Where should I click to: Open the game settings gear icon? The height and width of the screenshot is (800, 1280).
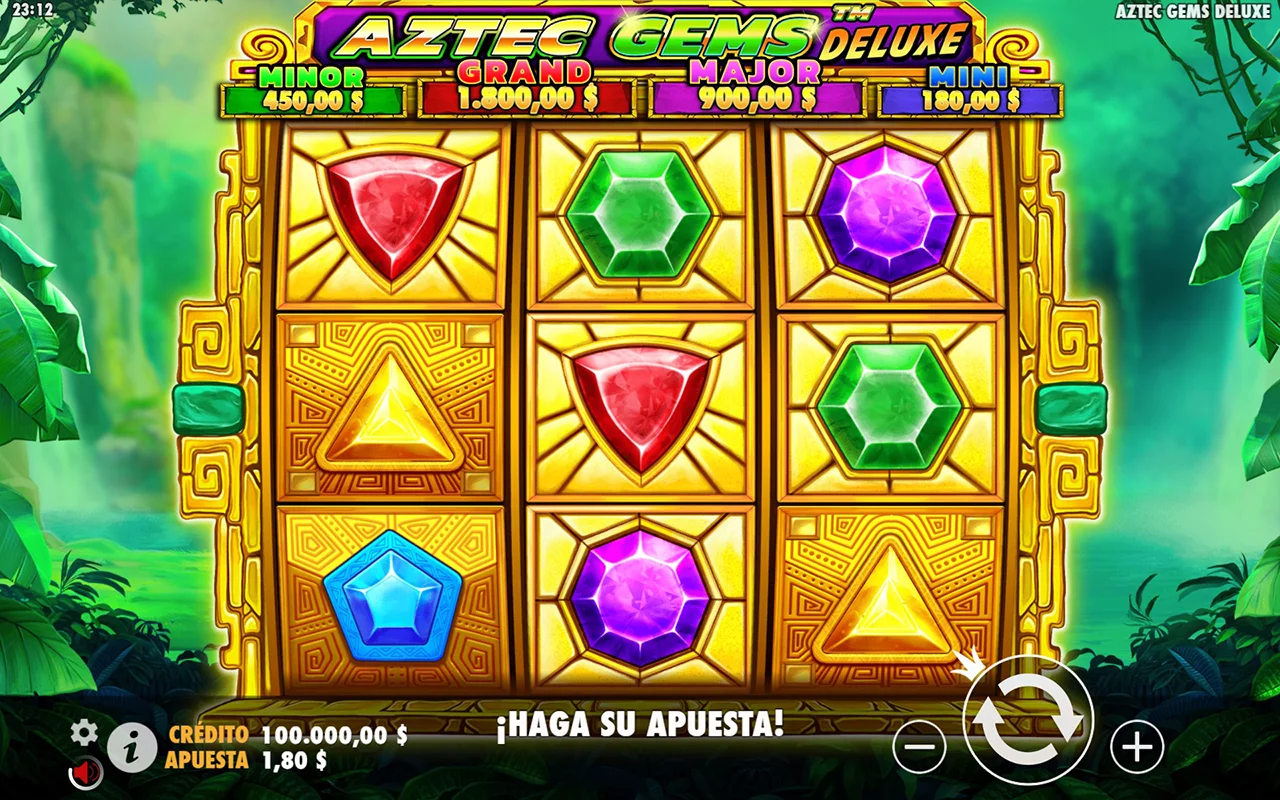pyautogui.click(x=84, y=734)
